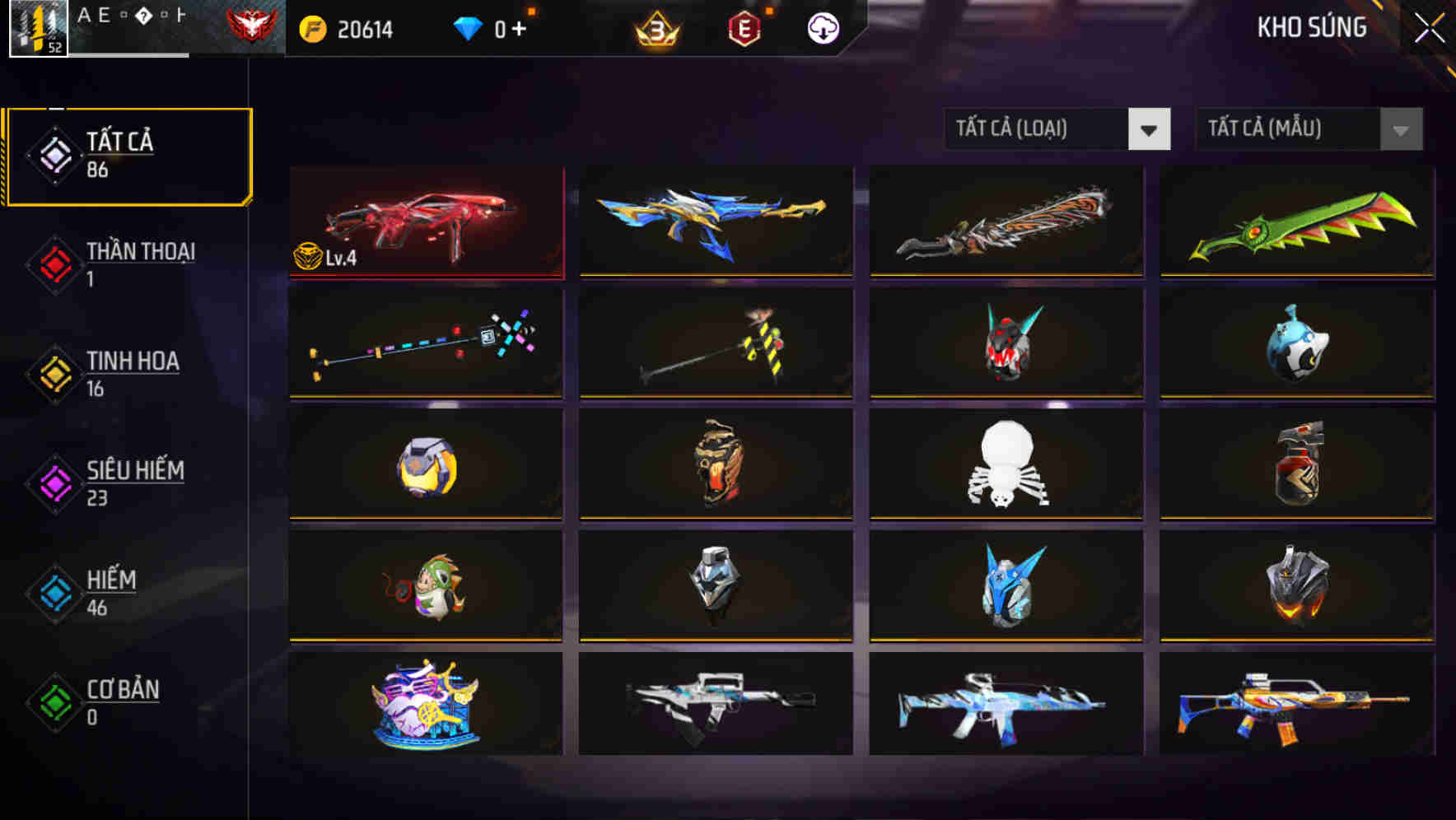Expand the weapon type dropdown arrow
The width and height of the screenshot is (1456, 820).
(1150, 129)
